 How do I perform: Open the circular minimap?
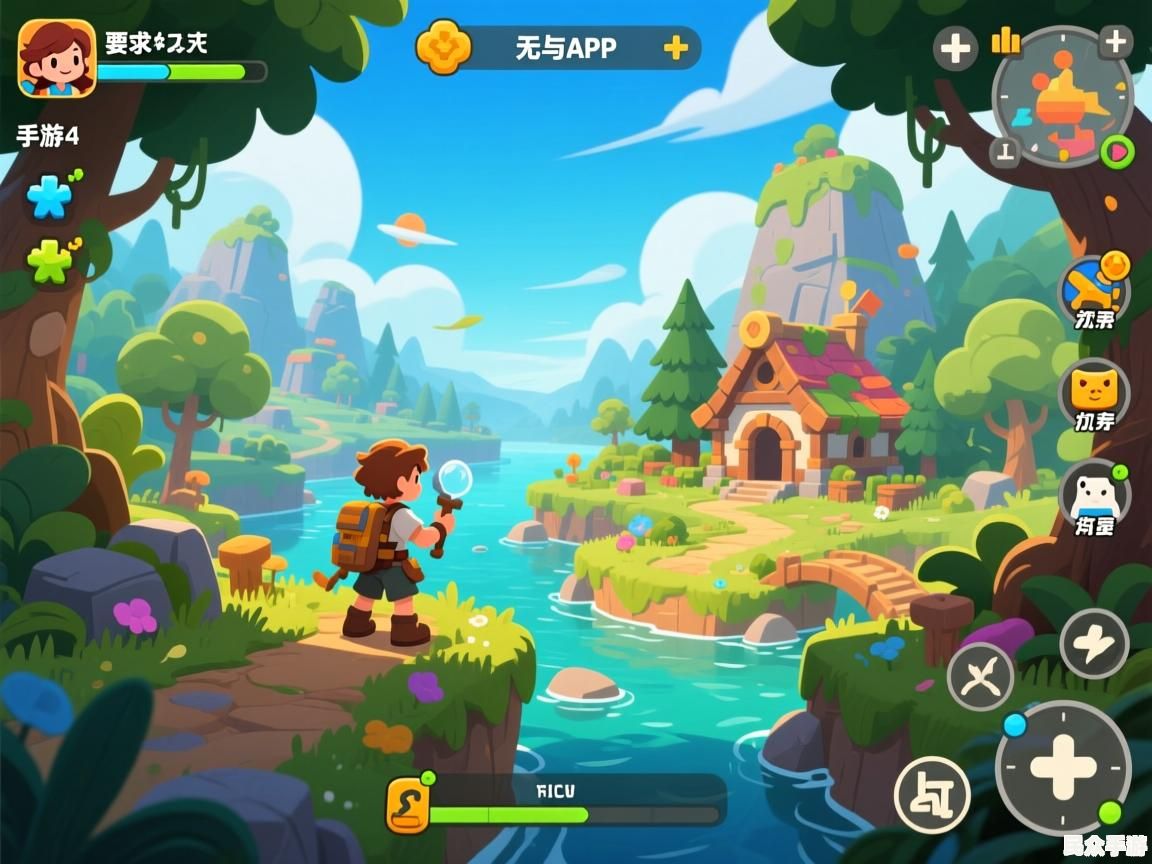(1062, 98)
